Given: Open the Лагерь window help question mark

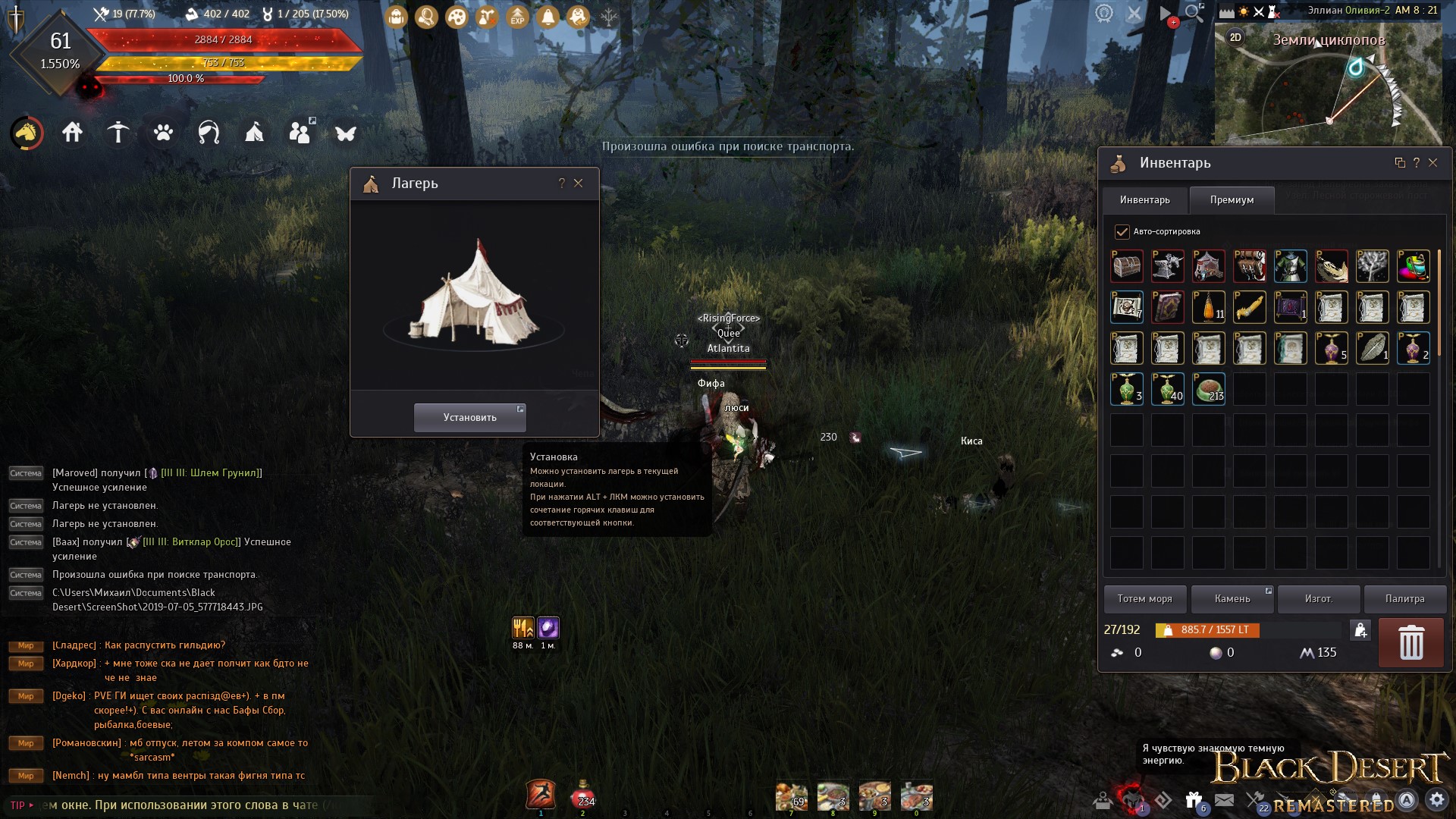Looking at the screenshot, I should click(561, 183).
